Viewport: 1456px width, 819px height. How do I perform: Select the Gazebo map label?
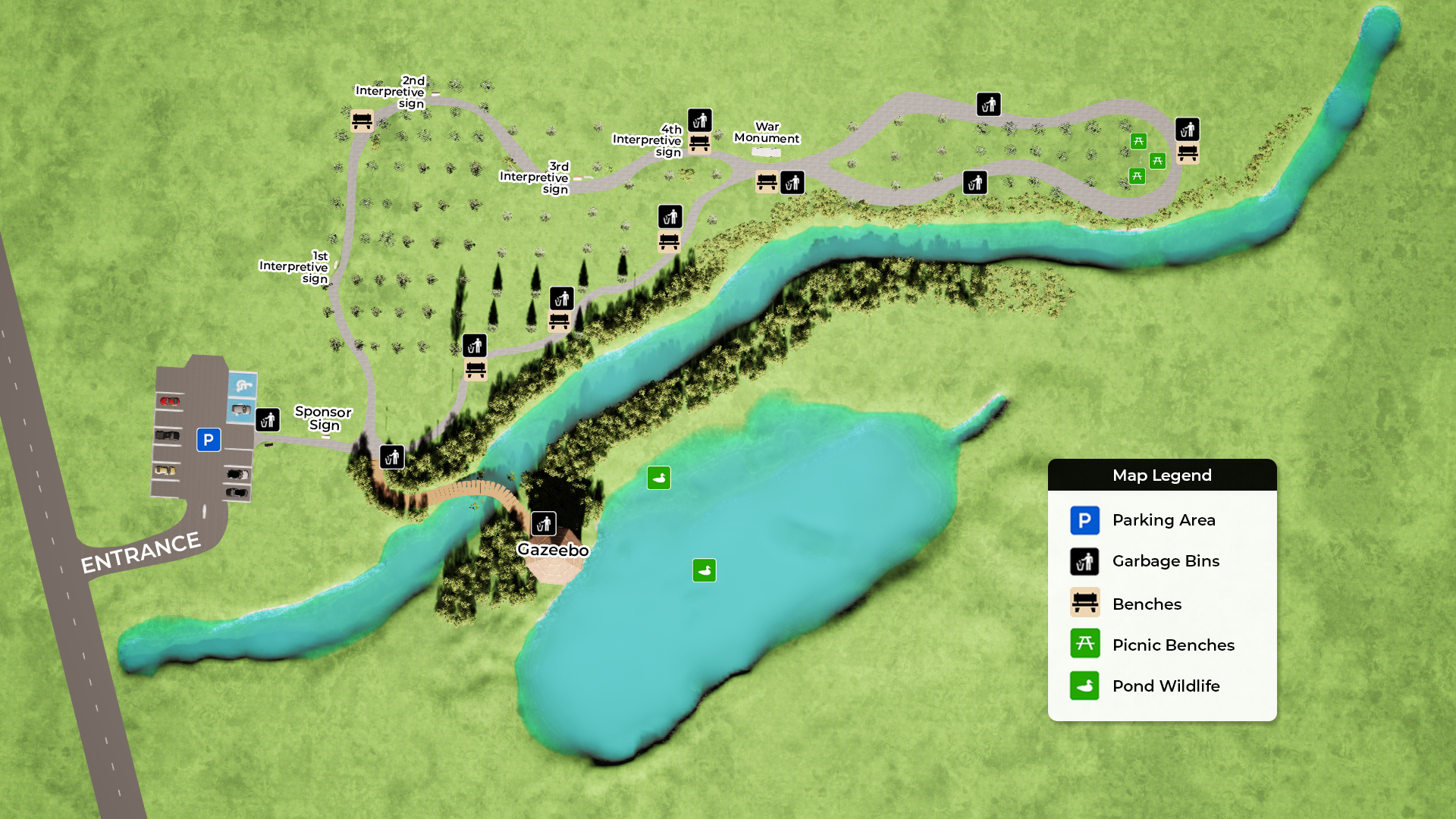553,550
